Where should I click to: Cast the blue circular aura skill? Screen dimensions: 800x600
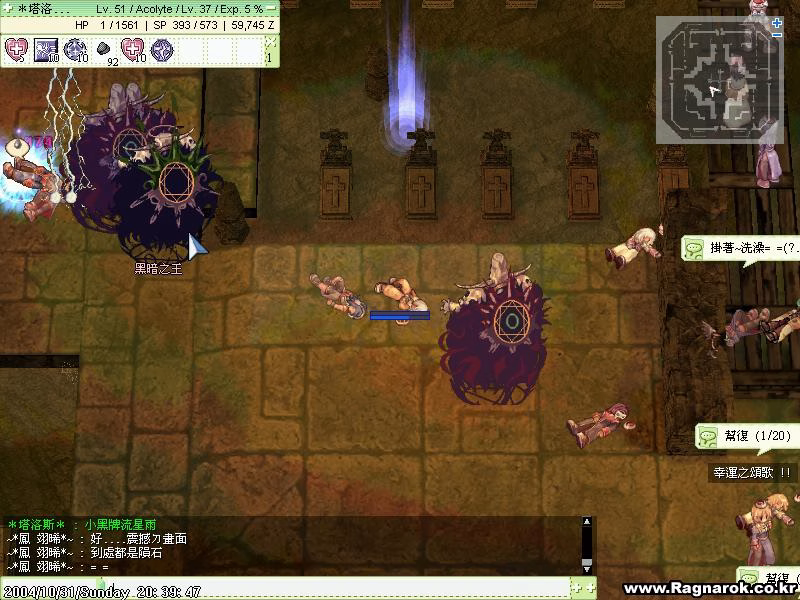(x=75, y=48)
